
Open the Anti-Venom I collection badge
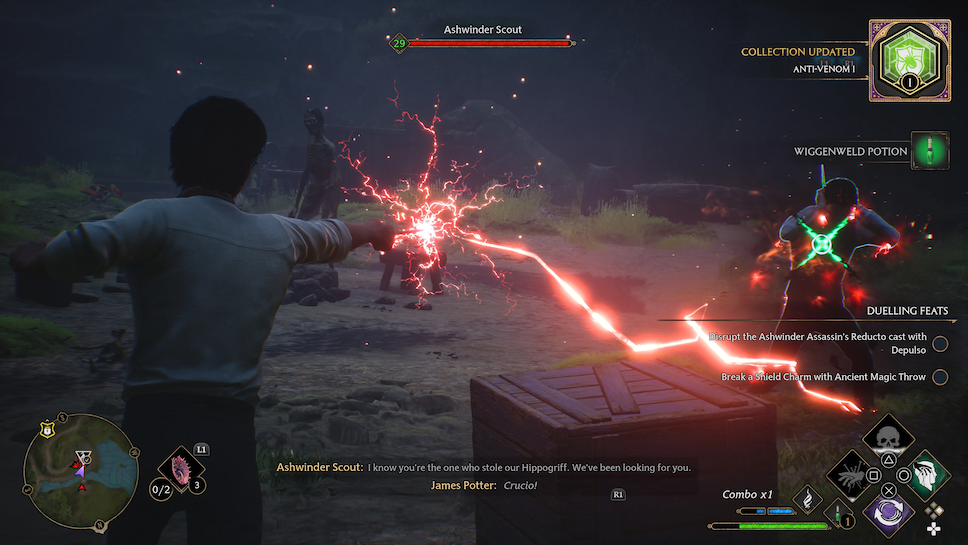[909, 61]
